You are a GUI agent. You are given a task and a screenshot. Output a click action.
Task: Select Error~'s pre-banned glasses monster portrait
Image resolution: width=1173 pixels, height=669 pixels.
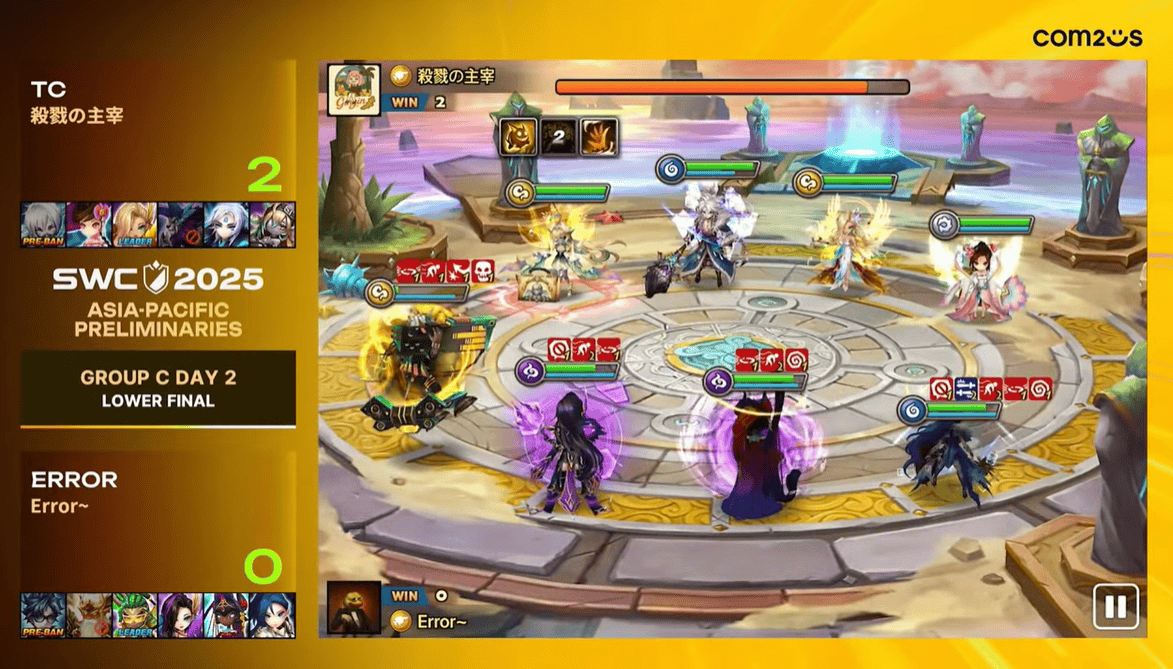[x=43, y=615]
